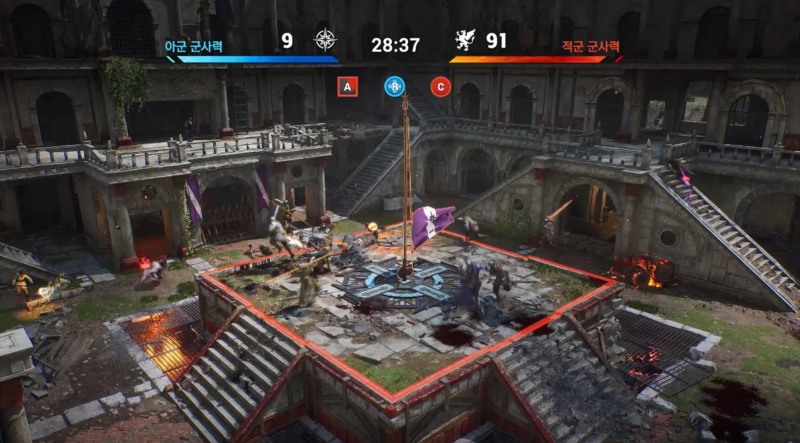Choose the red capture point C marker
Screen dimensions: 800x443
(440, 86)
